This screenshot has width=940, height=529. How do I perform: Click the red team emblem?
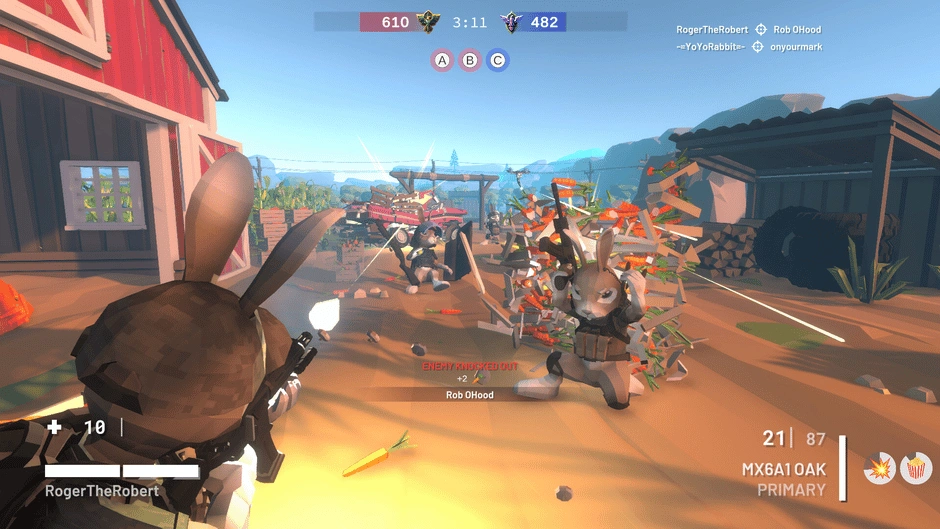coord(429,21)
